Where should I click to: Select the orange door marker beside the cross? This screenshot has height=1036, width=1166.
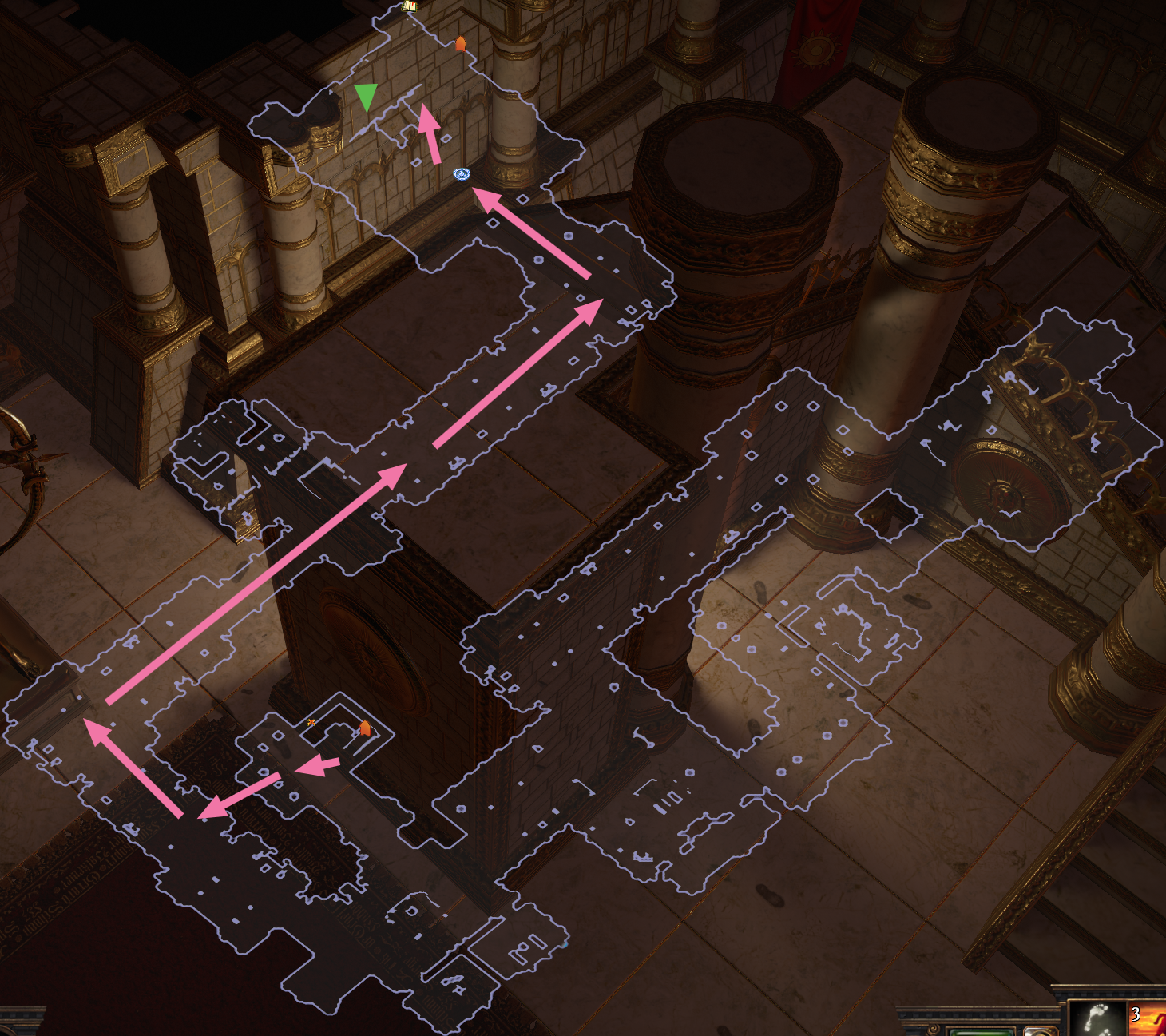coord(365,728)
